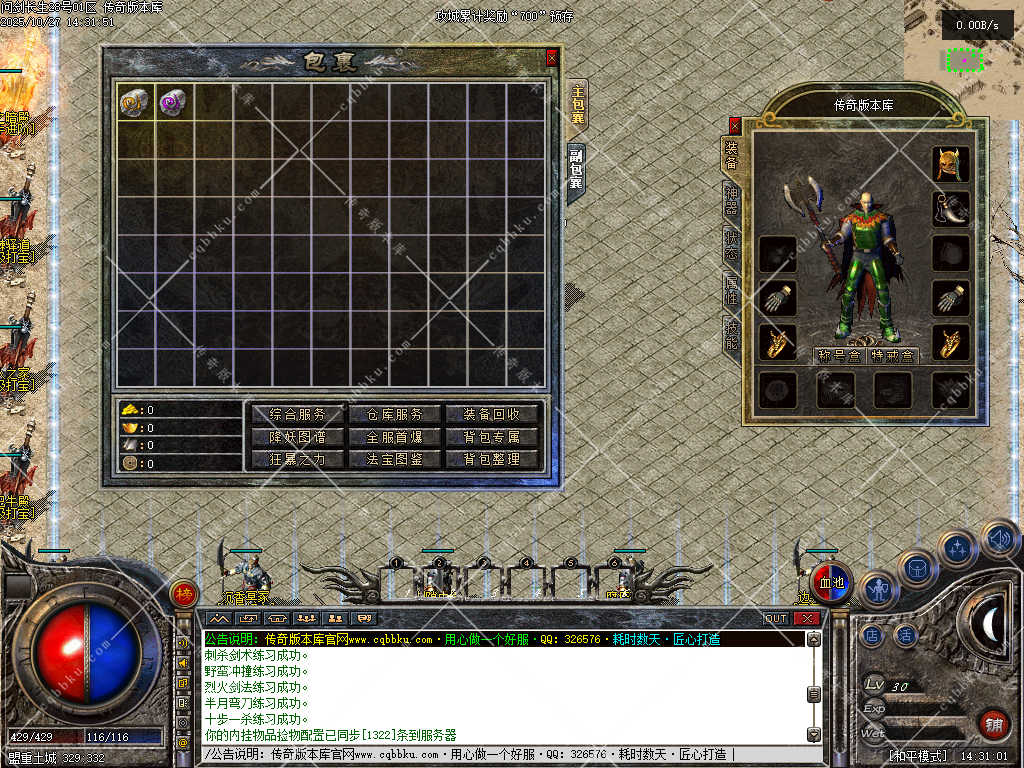Show the 技能 skills tab
Screen dimensions: 1024x768
731,338
